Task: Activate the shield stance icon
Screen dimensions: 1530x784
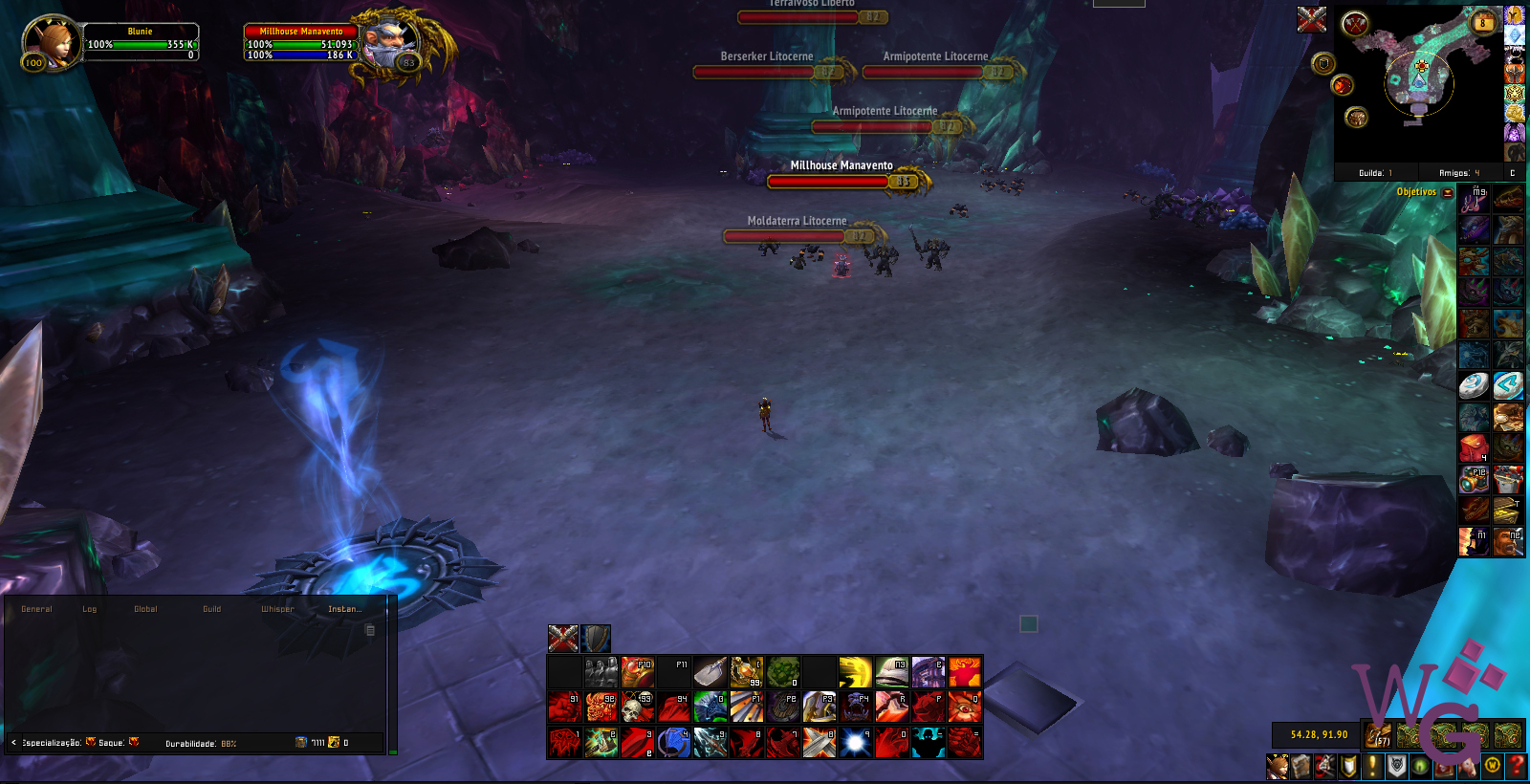Action: coord(596,638)
